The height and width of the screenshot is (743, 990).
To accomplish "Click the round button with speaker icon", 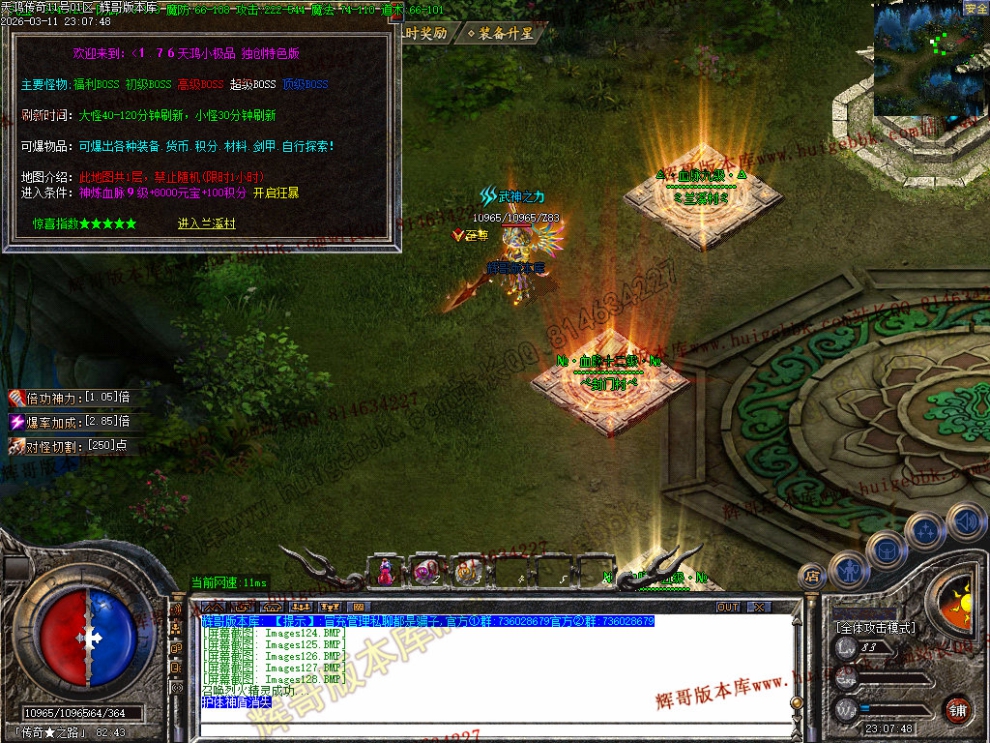I will 966,522.
